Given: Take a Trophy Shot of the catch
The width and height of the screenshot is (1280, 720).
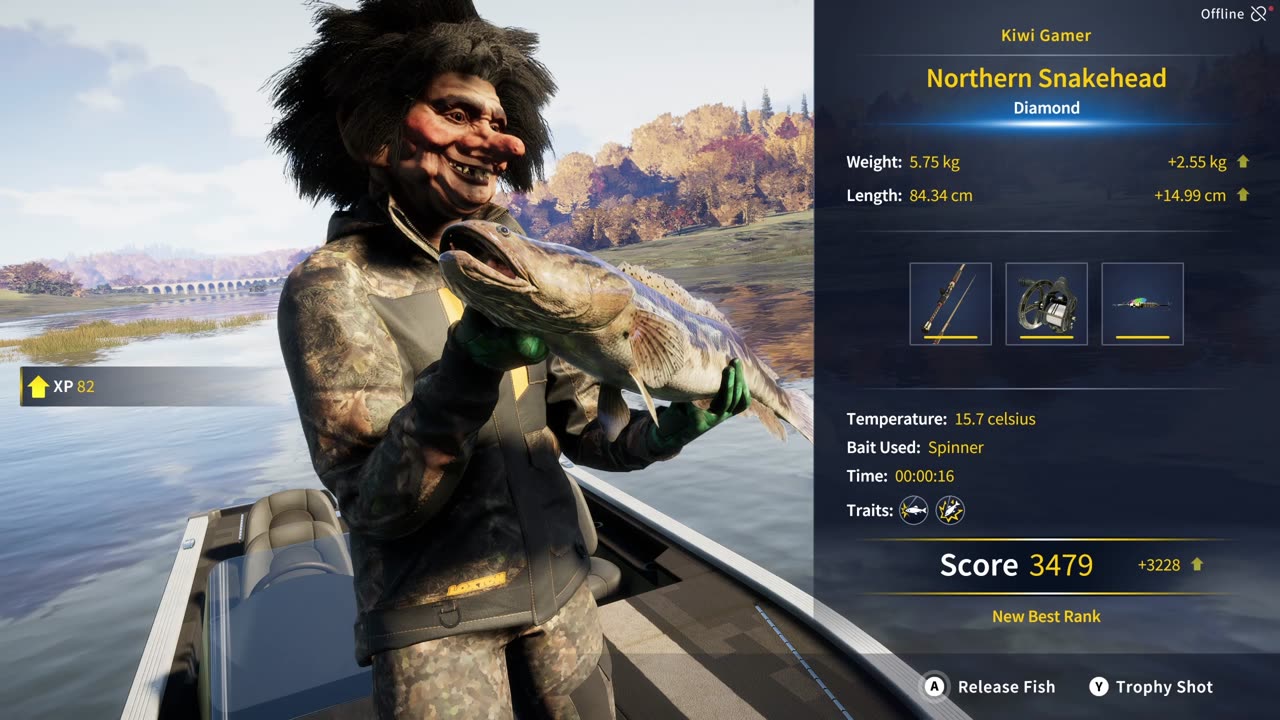Looking at the screenshot, I should (1151, 687).
